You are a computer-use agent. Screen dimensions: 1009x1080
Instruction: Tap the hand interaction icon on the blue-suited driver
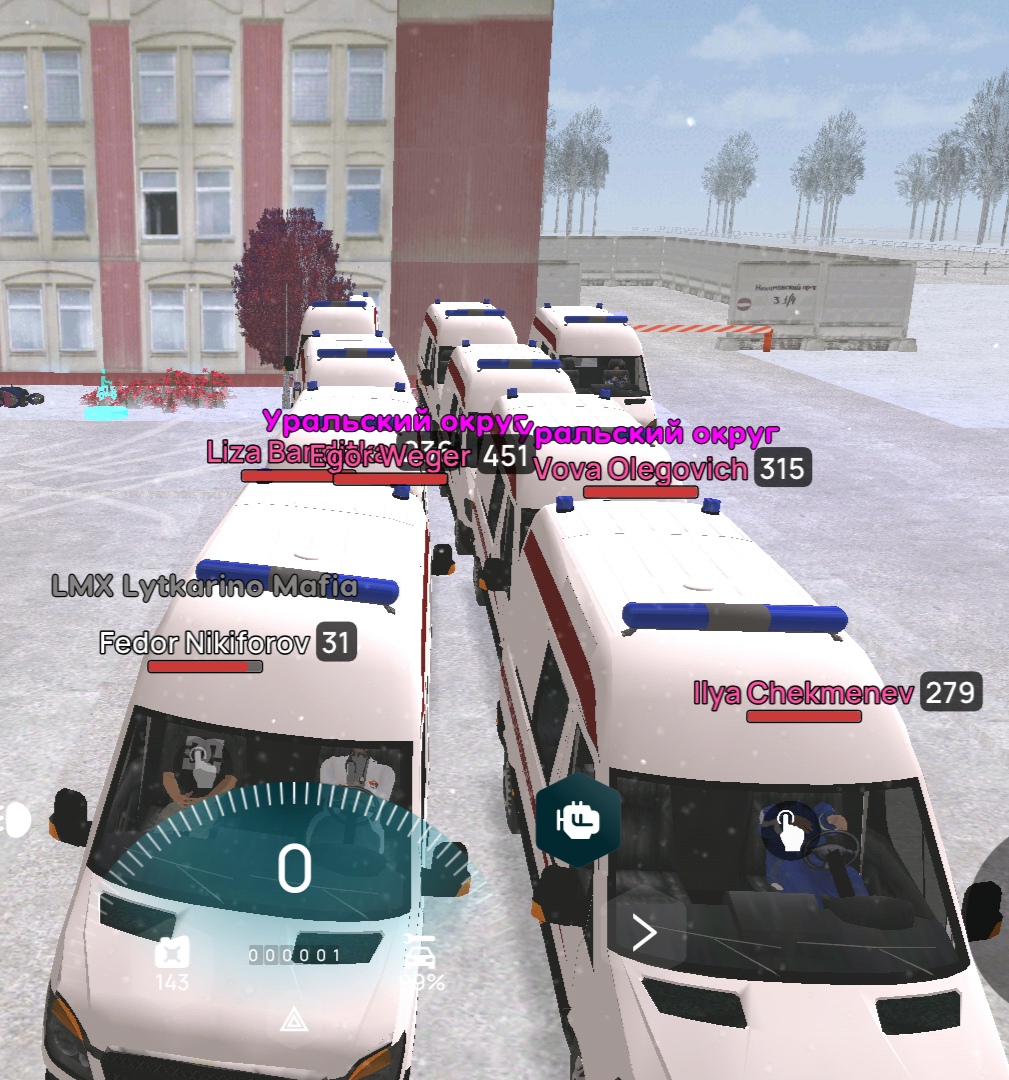(x=790, y=830)
